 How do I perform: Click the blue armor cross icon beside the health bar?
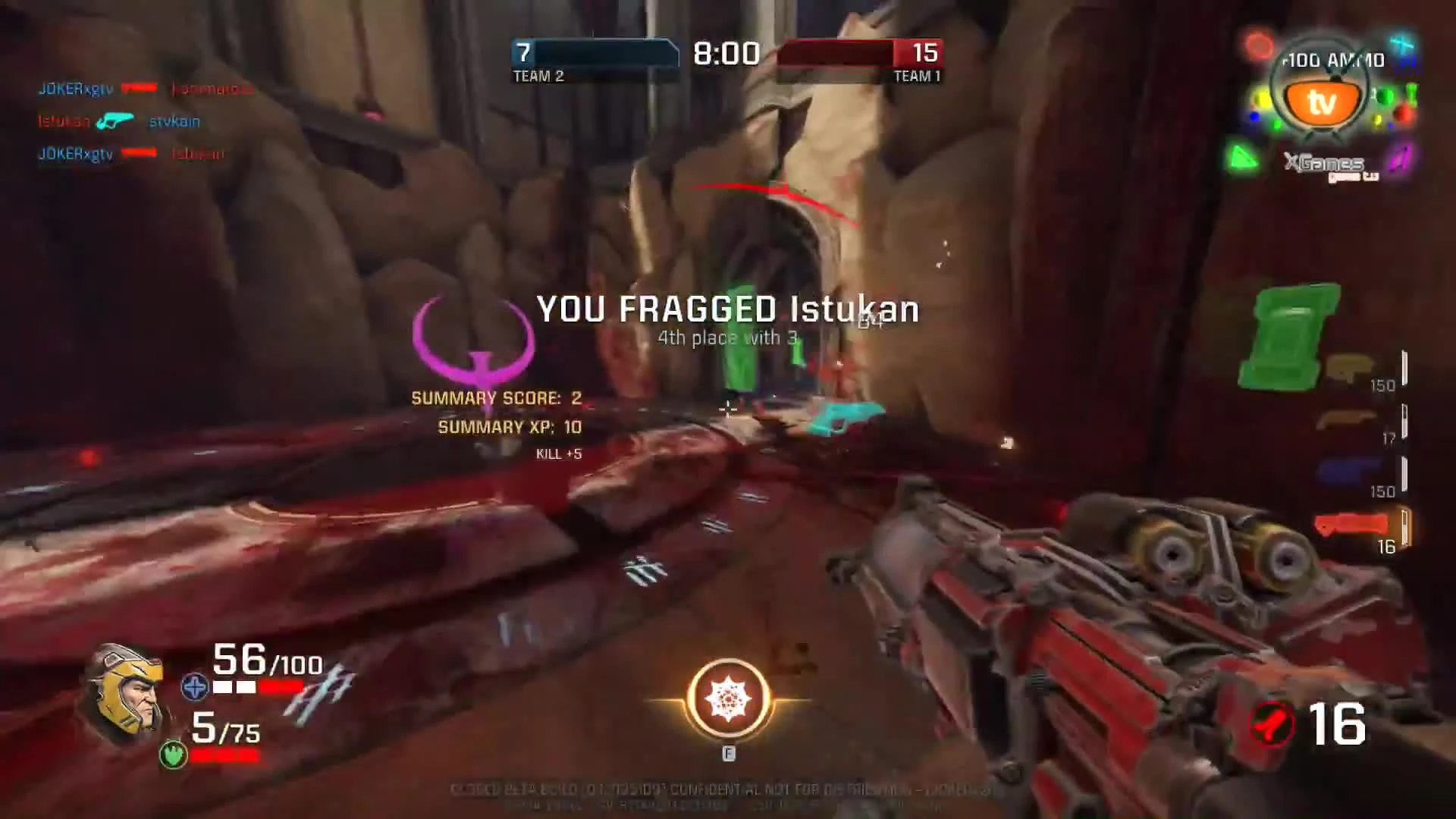click(x=196, y=687)
